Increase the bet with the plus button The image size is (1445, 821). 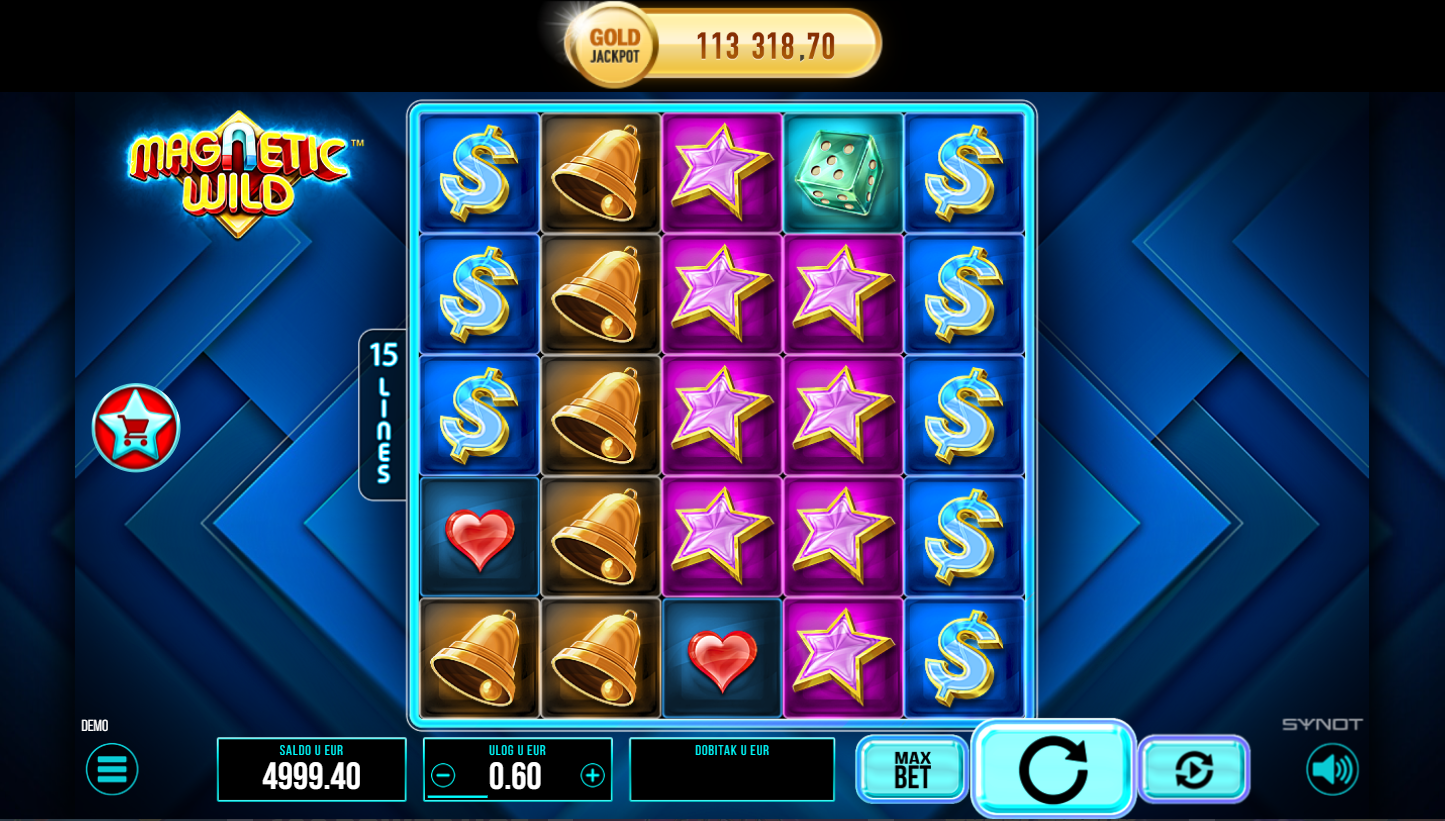click(593, 776)
